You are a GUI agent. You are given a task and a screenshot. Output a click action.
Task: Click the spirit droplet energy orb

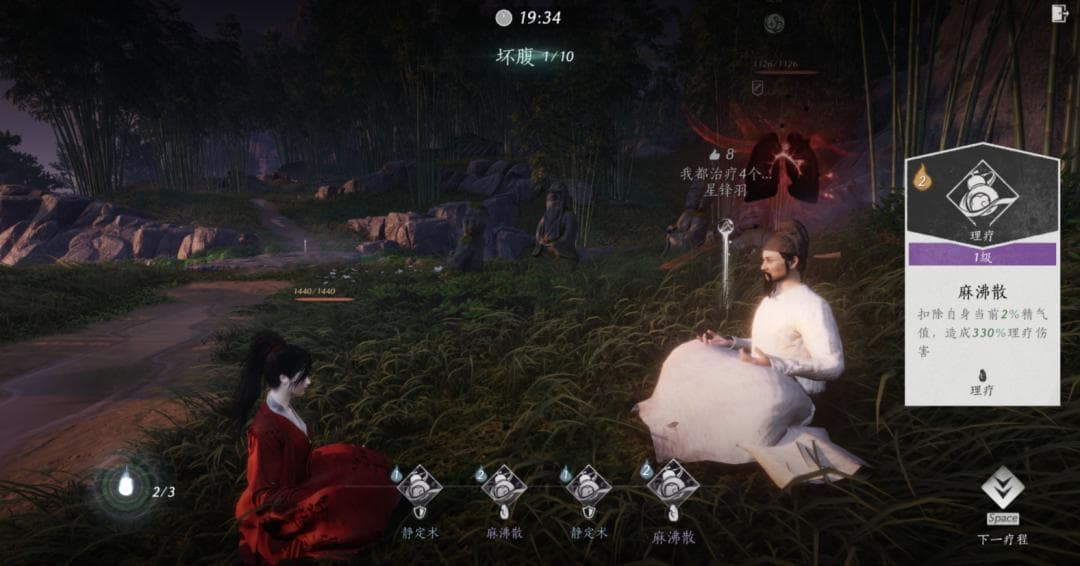(126, 487)
